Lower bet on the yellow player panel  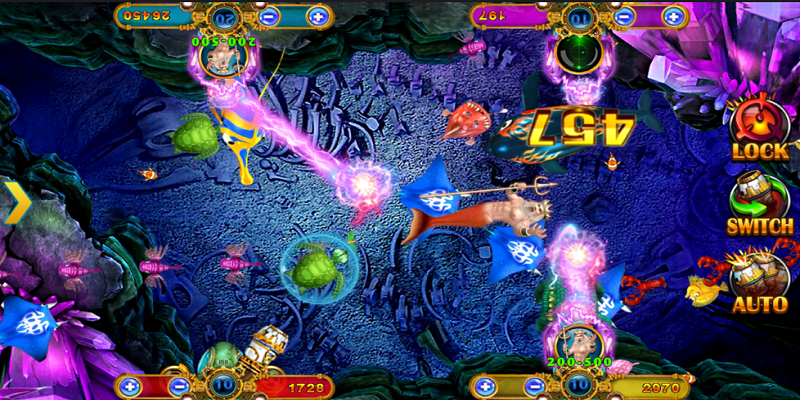coord(537,385)
